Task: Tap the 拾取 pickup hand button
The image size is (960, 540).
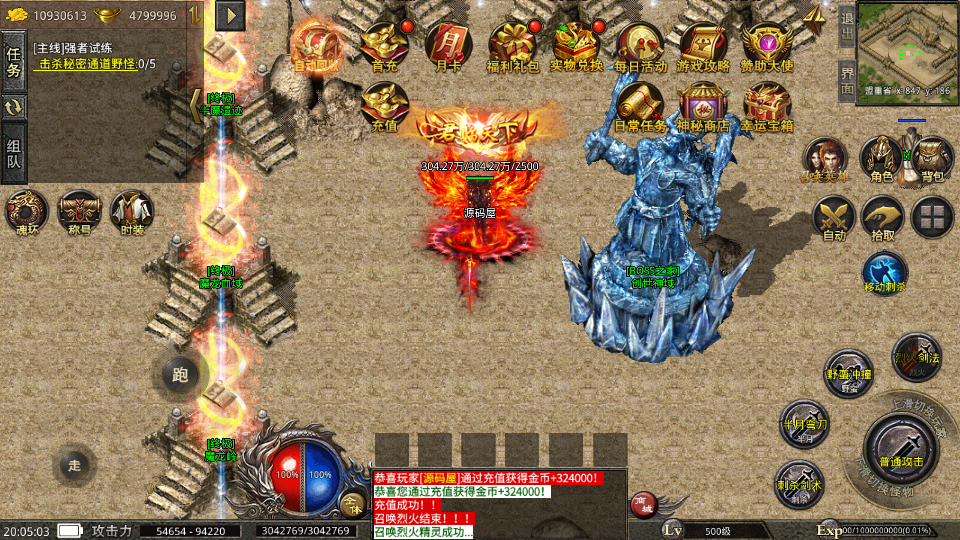Action: coord(883,217)
